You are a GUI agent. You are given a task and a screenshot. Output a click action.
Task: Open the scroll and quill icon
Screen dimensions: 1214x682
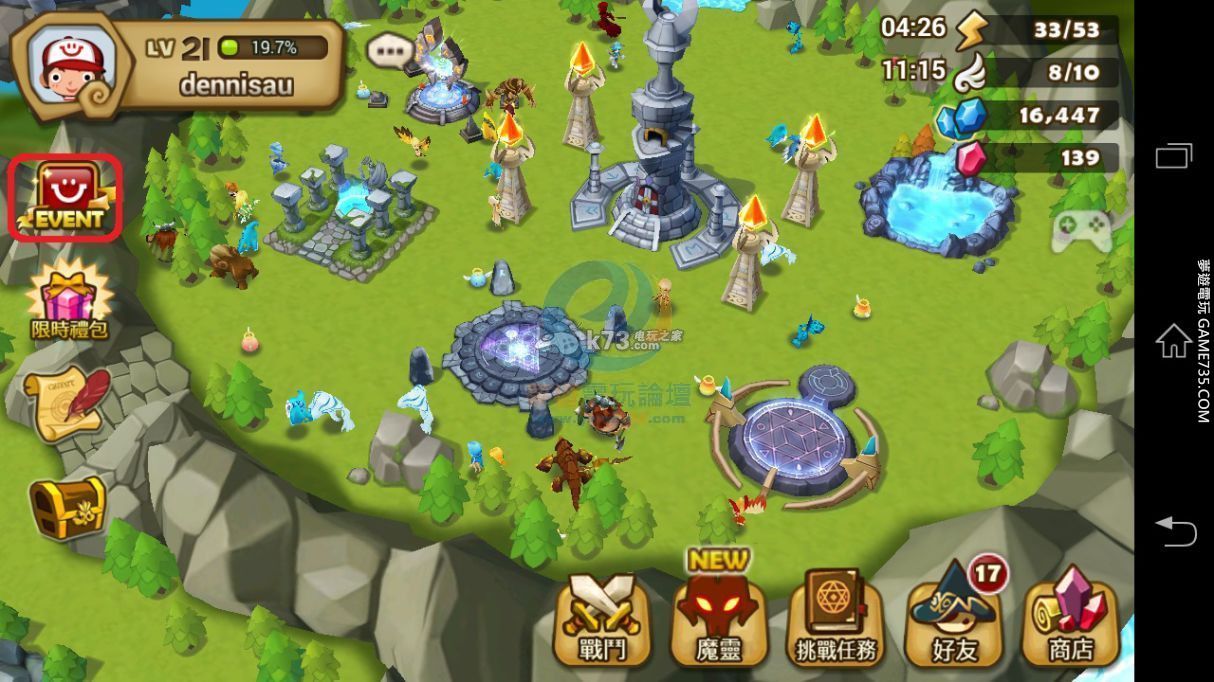[x=68, y=402]
